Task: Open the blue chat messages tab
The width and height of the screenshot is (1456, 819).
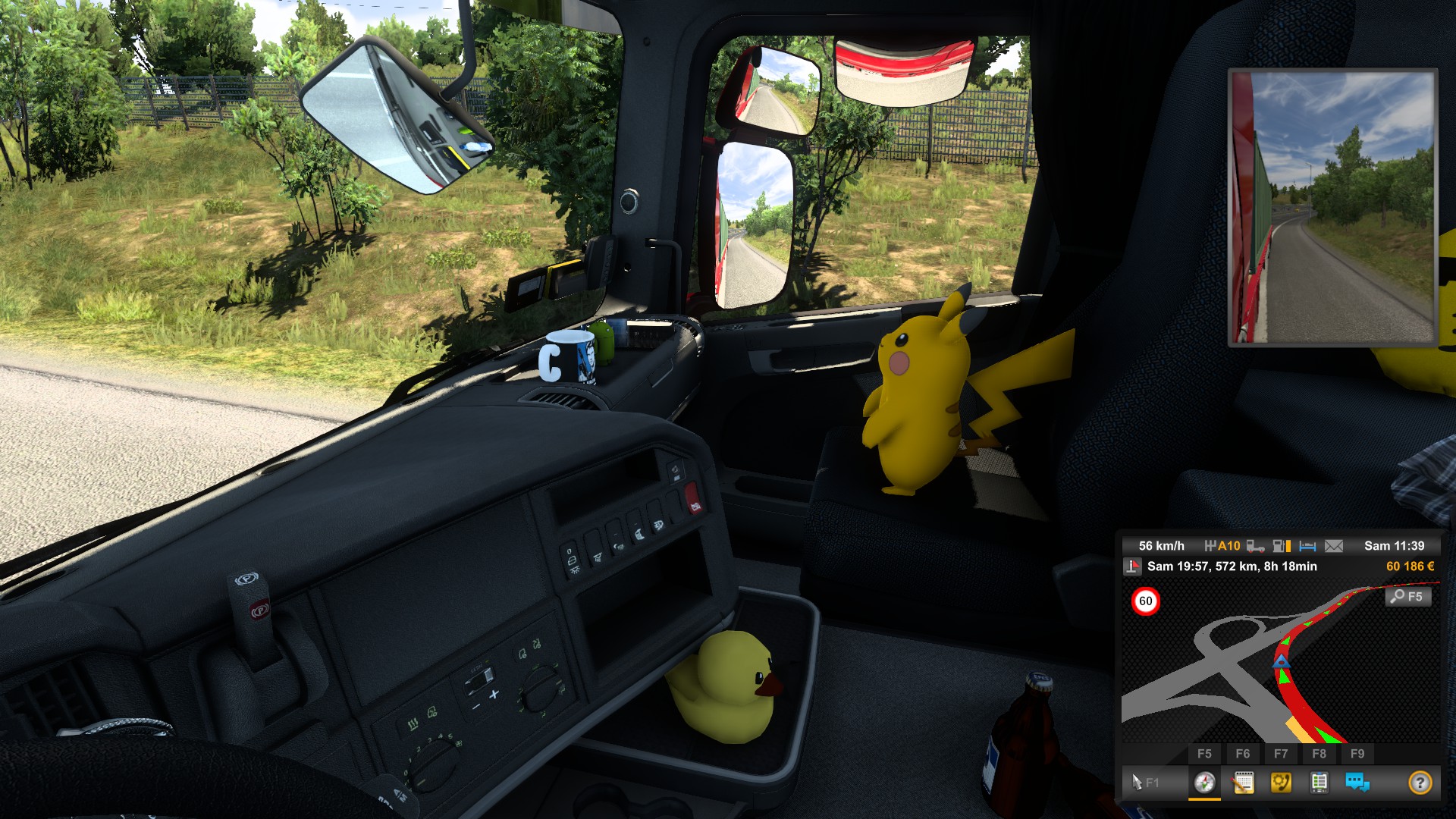Action: (x=1357, y=782)
